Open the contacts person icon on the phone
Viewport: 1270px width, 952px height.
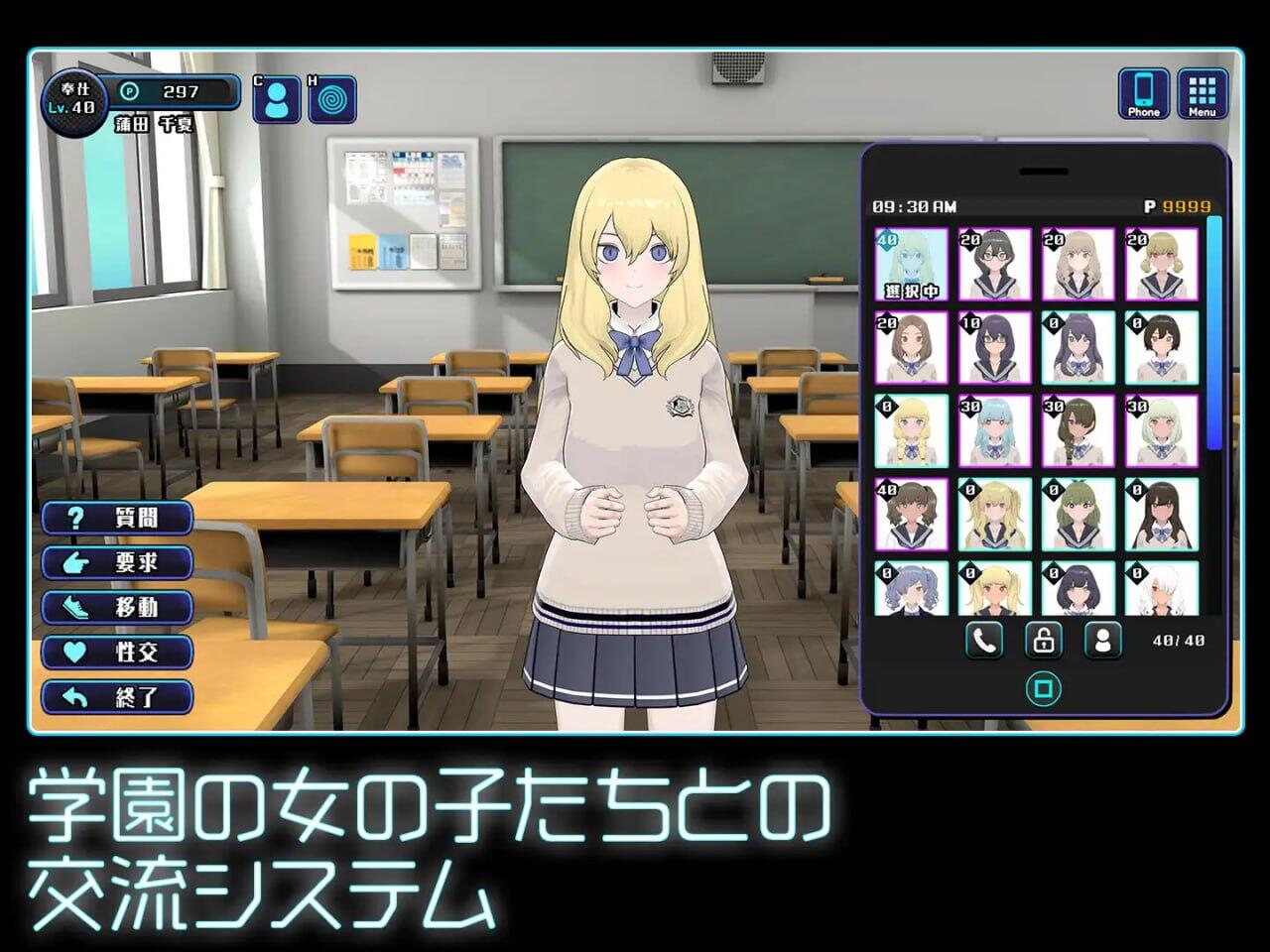pyautogui.click(x=1101, y=640)
